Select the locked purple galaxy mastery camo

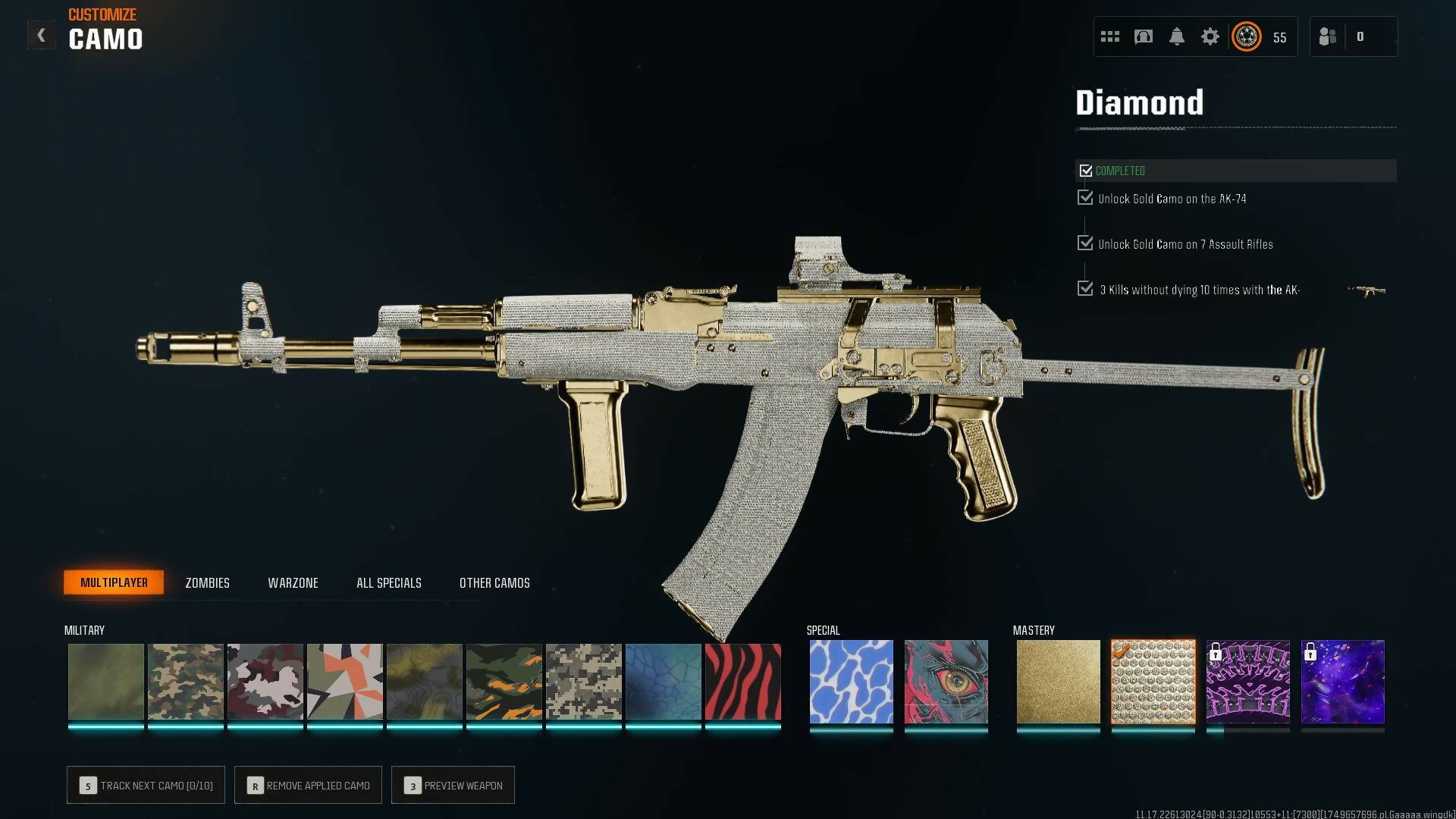pos(1342,681)
